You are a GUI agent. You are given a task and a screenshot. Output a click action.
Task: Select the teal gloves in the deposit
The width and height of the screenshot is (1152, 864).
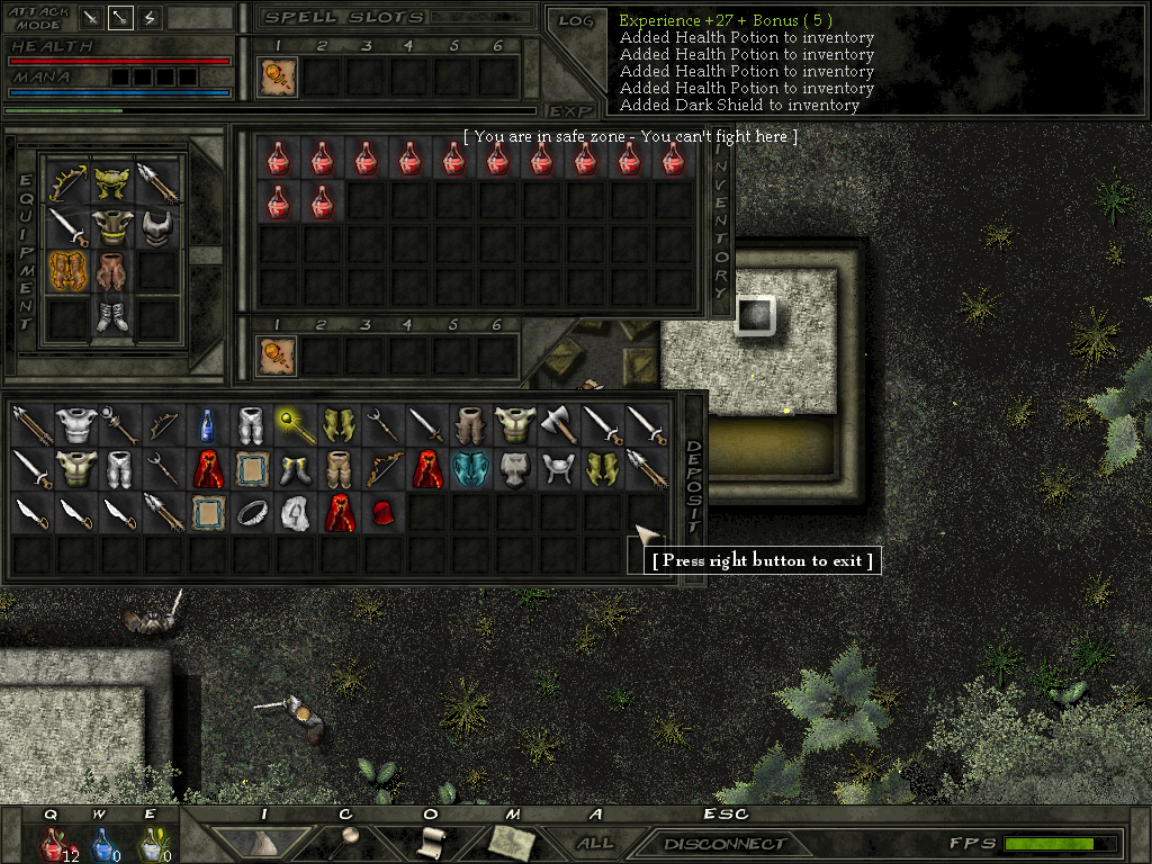coord(471,469)
